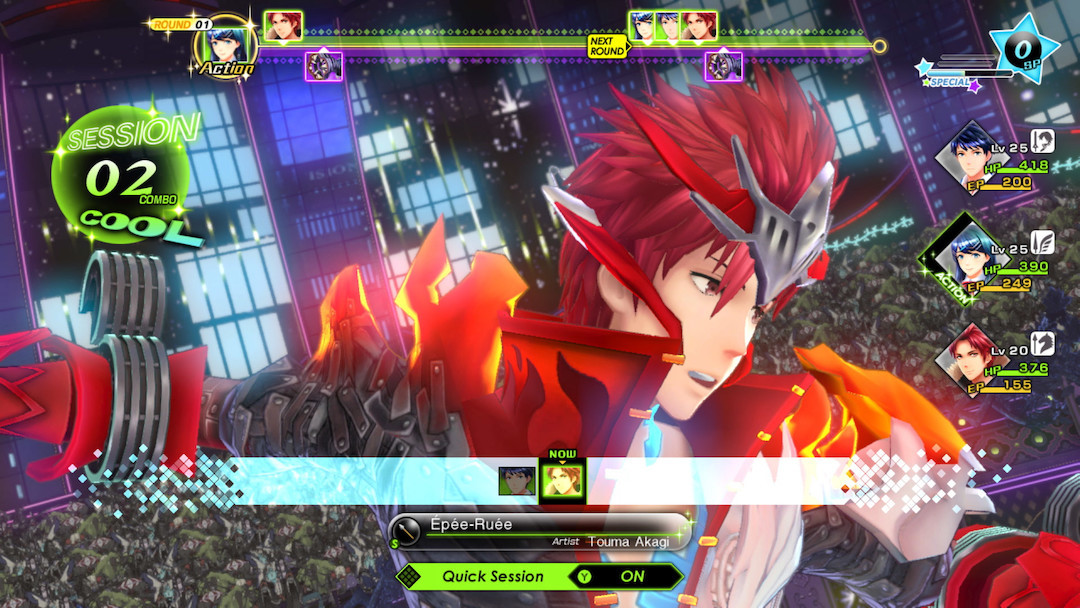This screenshot has height=608, width=1080.
Task: Select the purple enemy icon in the current round
Action: coord(324,66)
